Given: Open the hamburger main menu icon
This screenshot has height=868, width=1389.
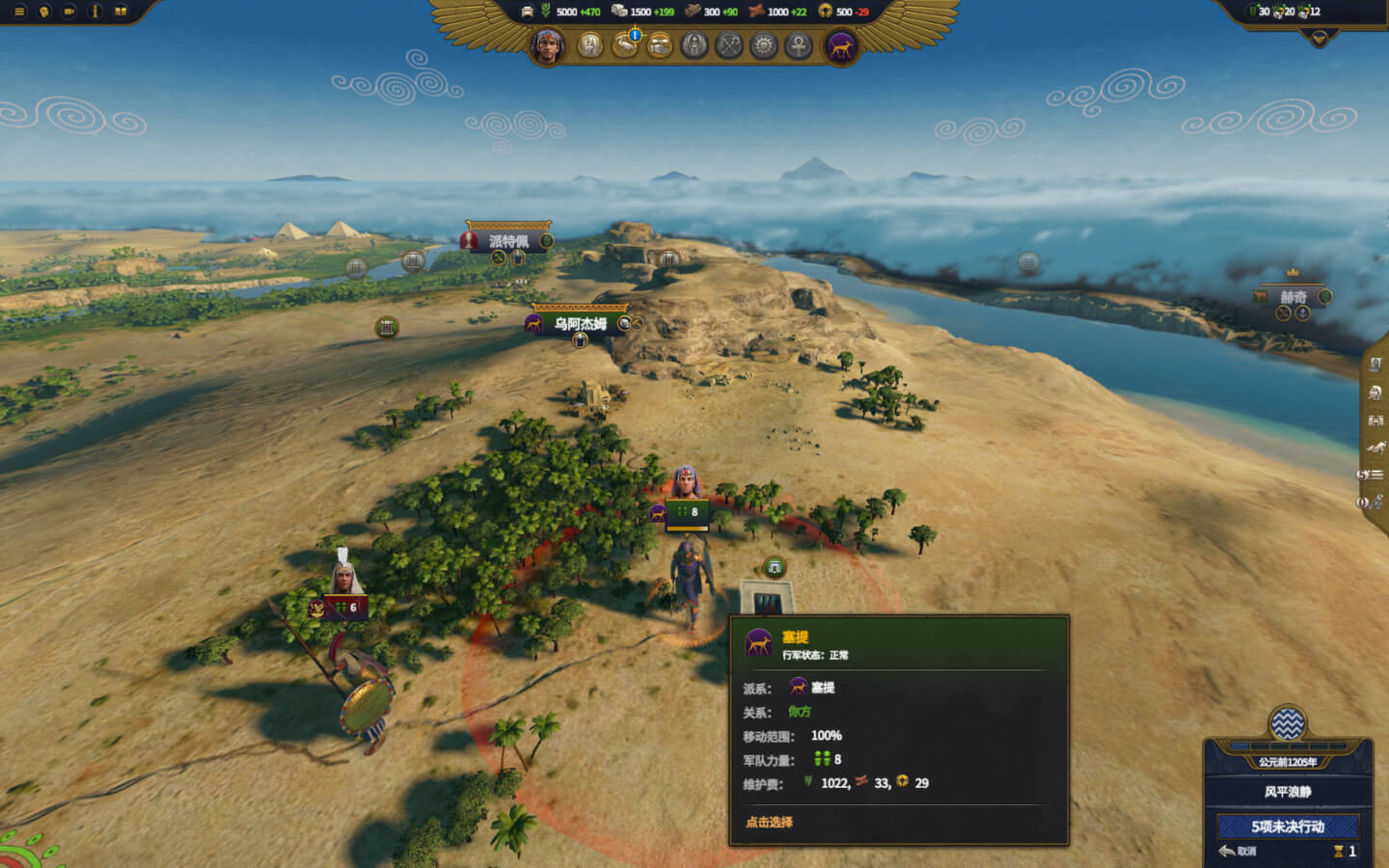Looking at the screenshot, I should (x=18, y=12).
